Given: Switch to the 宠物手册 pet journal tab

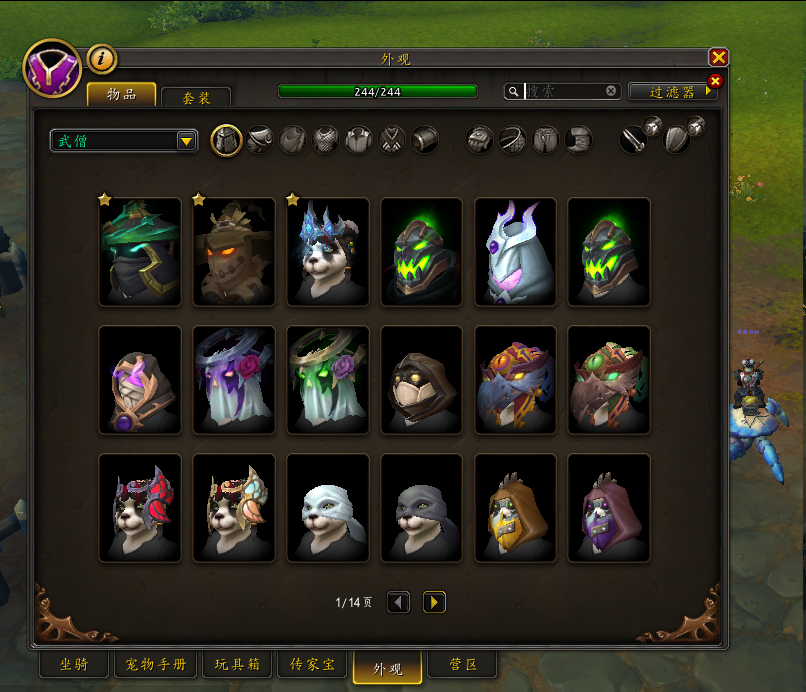Looking at the screenshot, I should coord(155,664).
